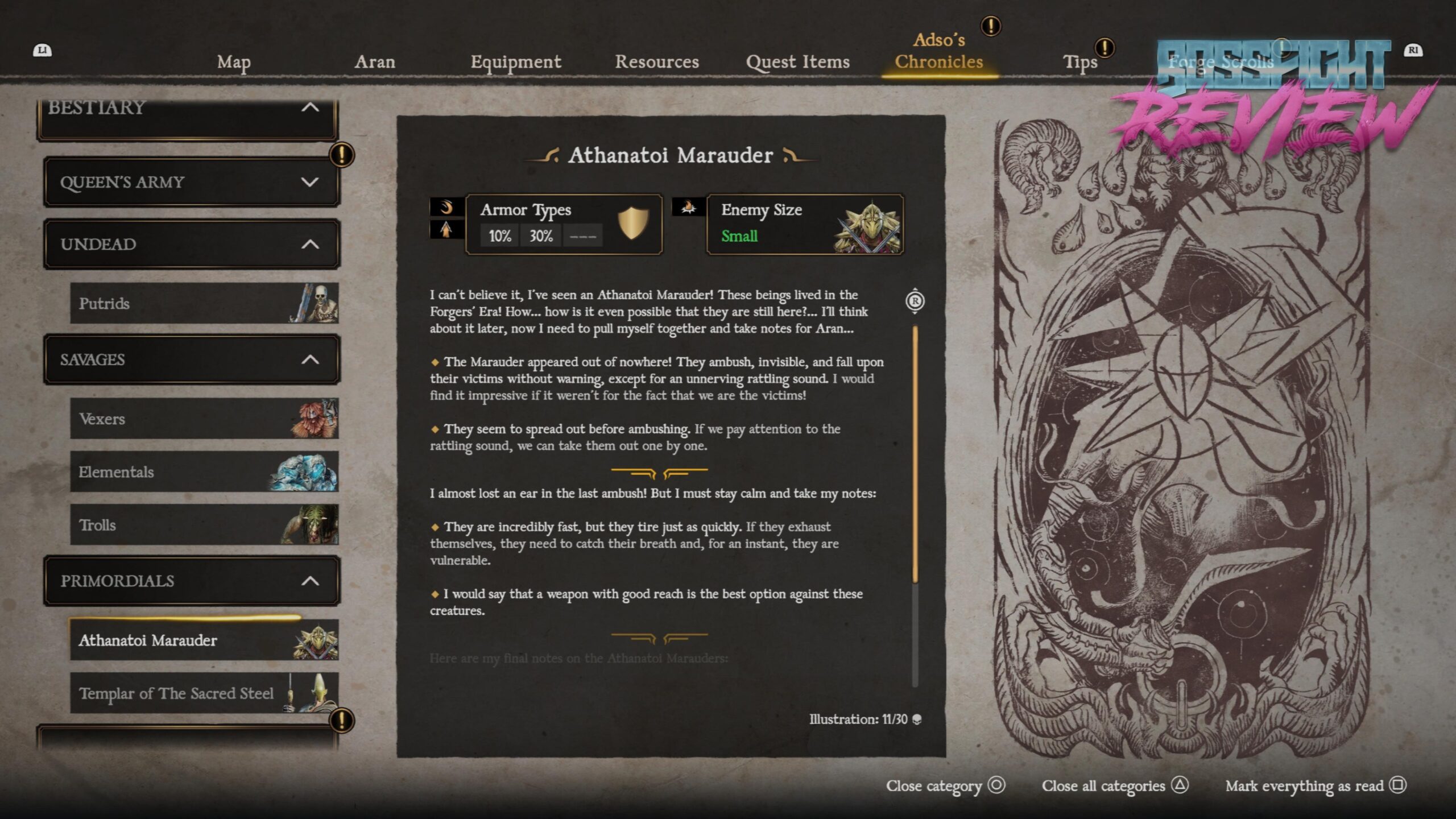Open the Vexers bestiary entry
This screenshot has width=1456, height=819.
point(204,419)
